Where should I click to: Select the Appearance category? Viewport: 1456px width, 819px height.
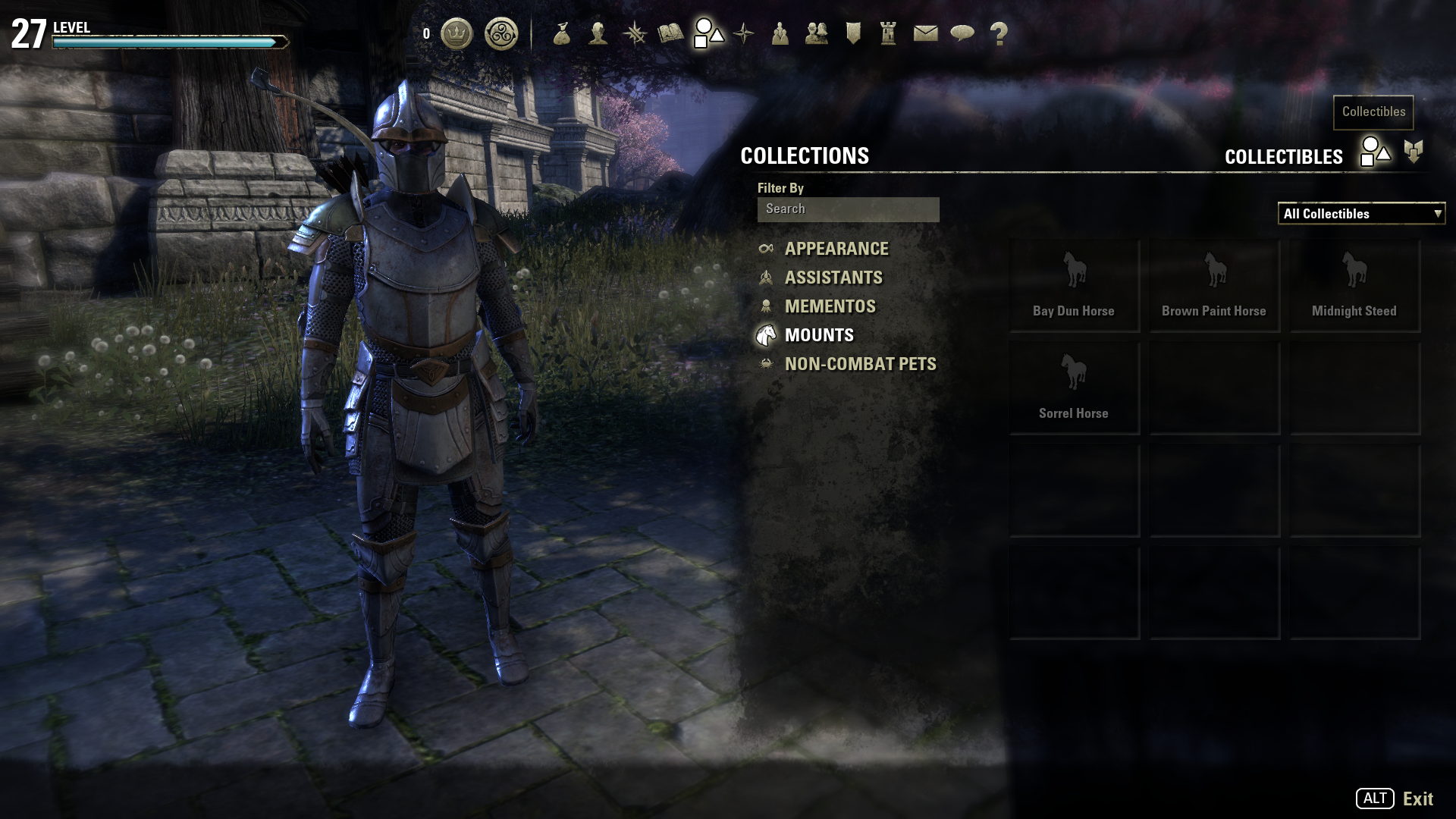(x=836, y=249)
